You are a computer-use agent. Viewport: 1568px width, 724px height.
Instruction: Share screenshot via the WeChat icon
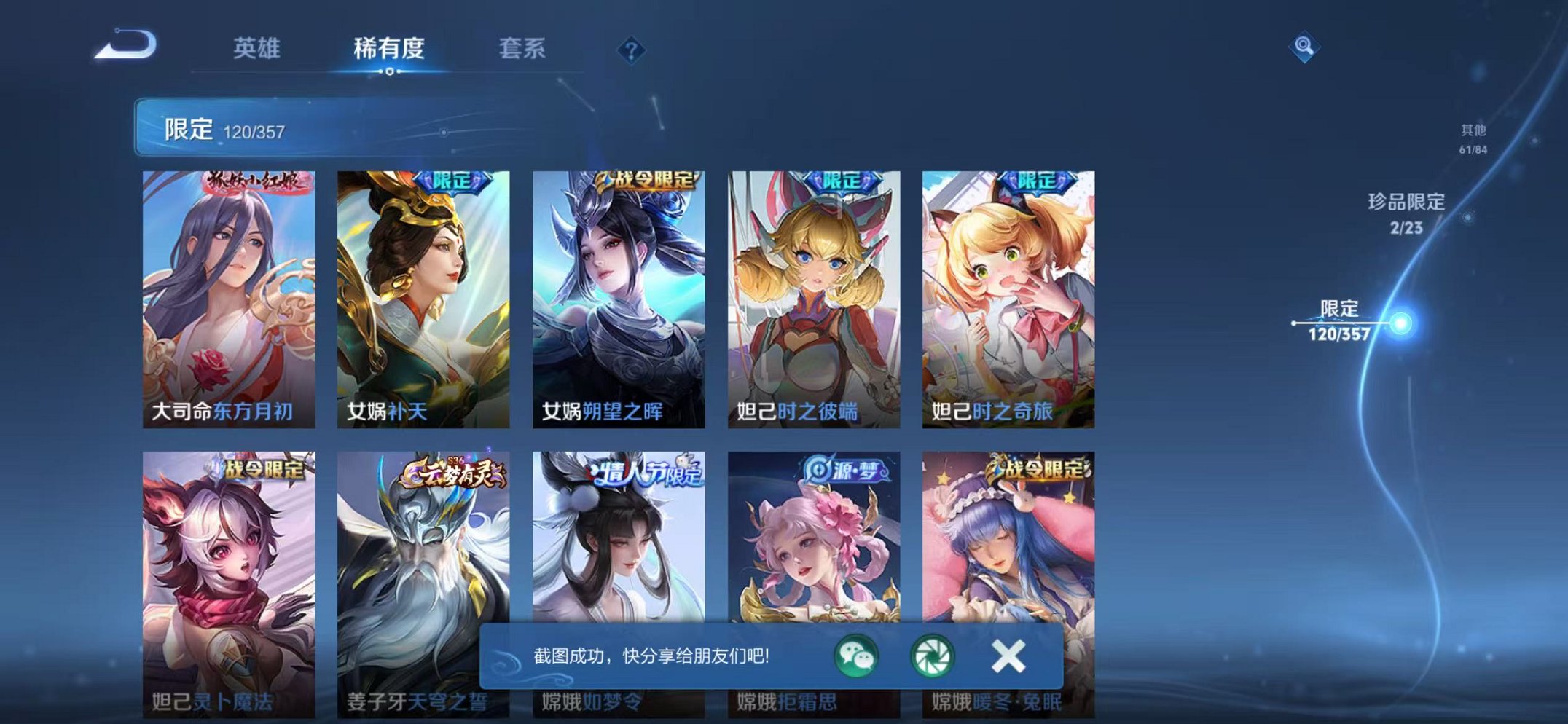pos(858,655)
